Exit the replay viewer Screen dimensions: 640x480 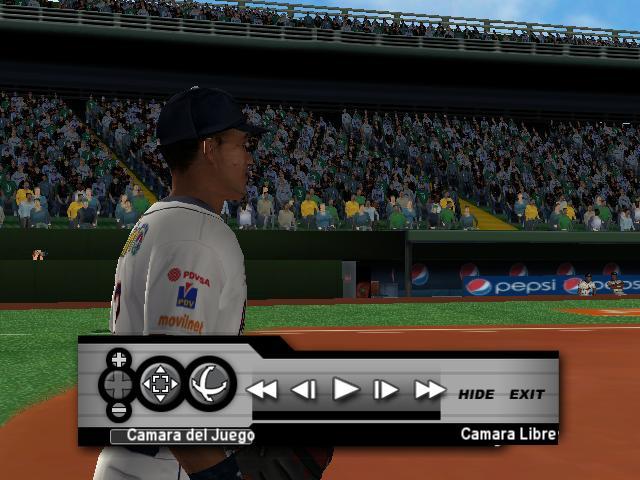click(x=526, y=394)
